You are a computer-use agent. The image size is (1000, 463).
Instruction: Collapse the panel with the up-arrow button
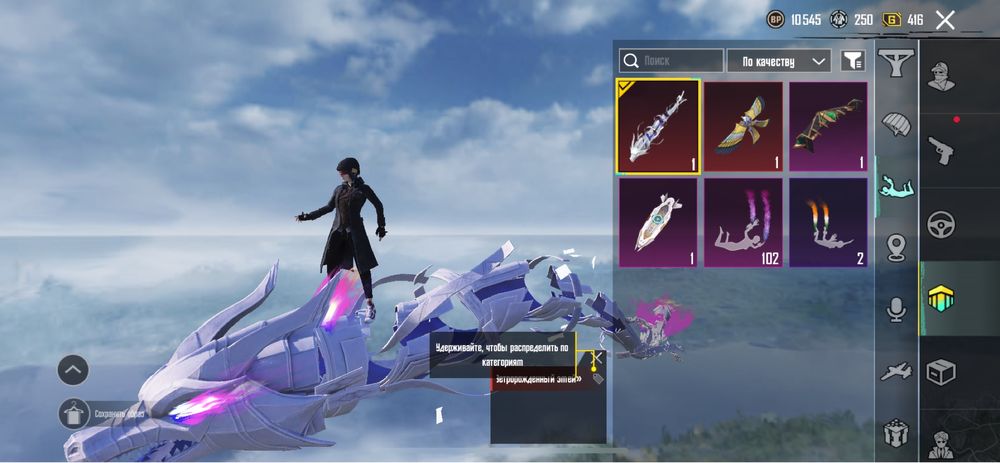tap(73, 370)
